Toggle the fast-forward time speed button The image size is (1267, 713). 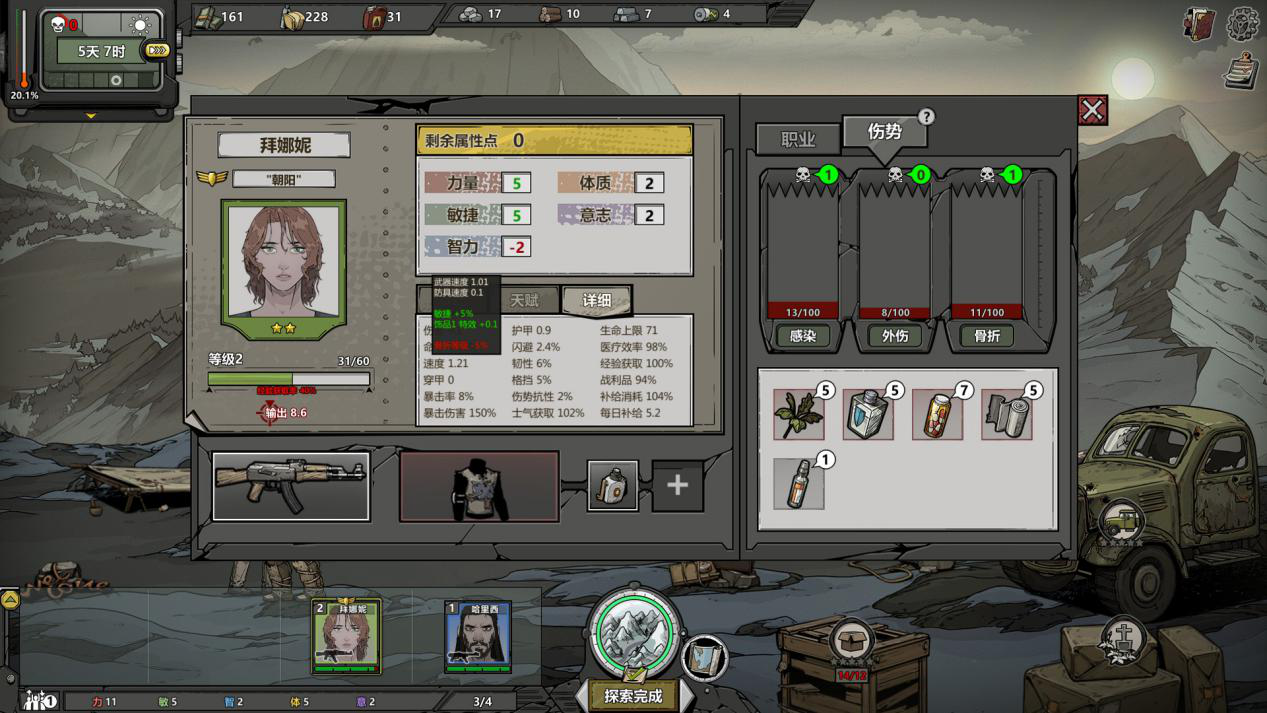[x=157, y=50]
